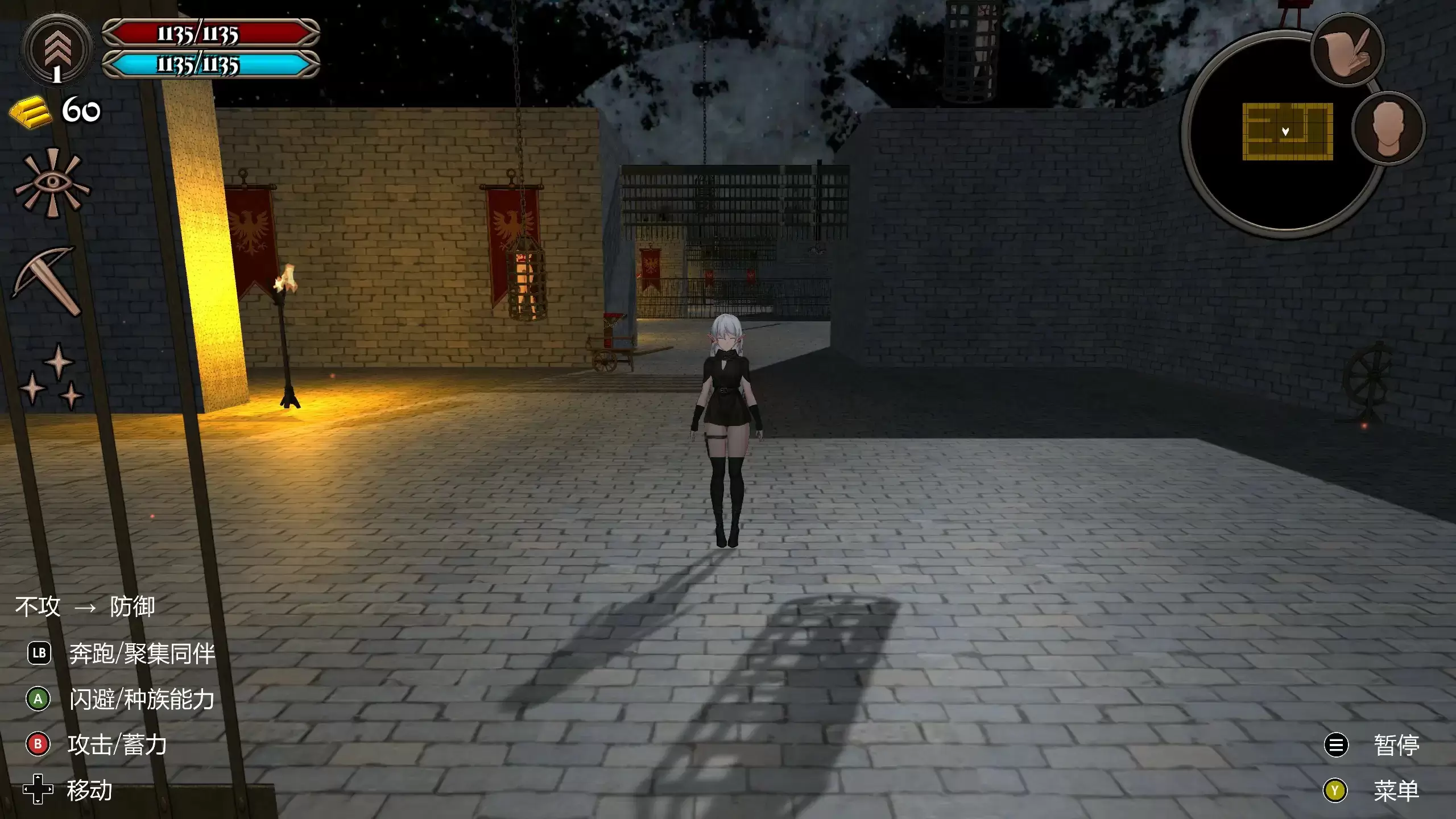Click the gold bars currency icon
The height and width of the screenshot is (819, 1456).
(31, 111)
